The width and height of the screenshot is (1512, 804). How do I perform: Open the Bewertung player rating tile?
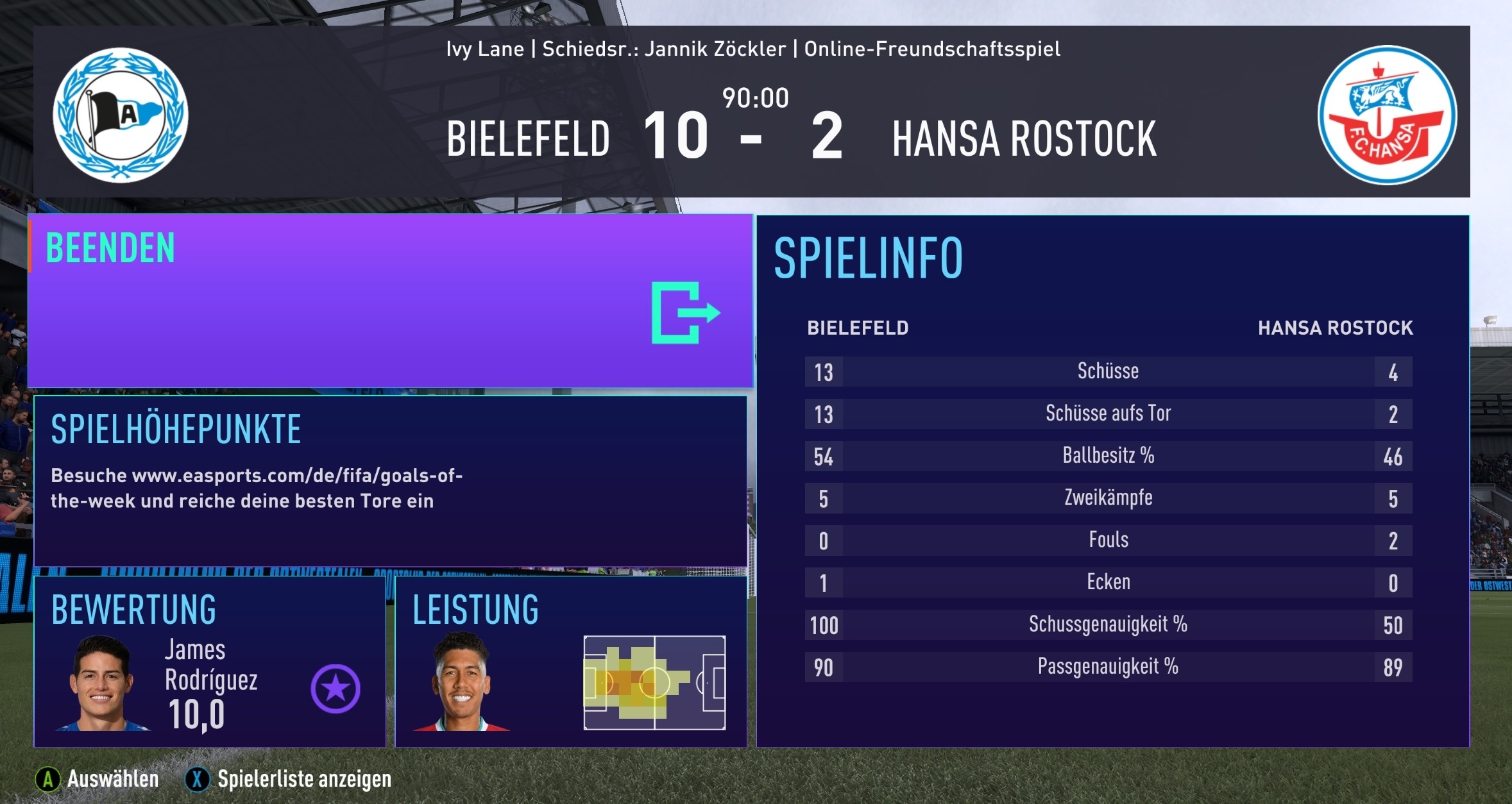click(210, 662)
